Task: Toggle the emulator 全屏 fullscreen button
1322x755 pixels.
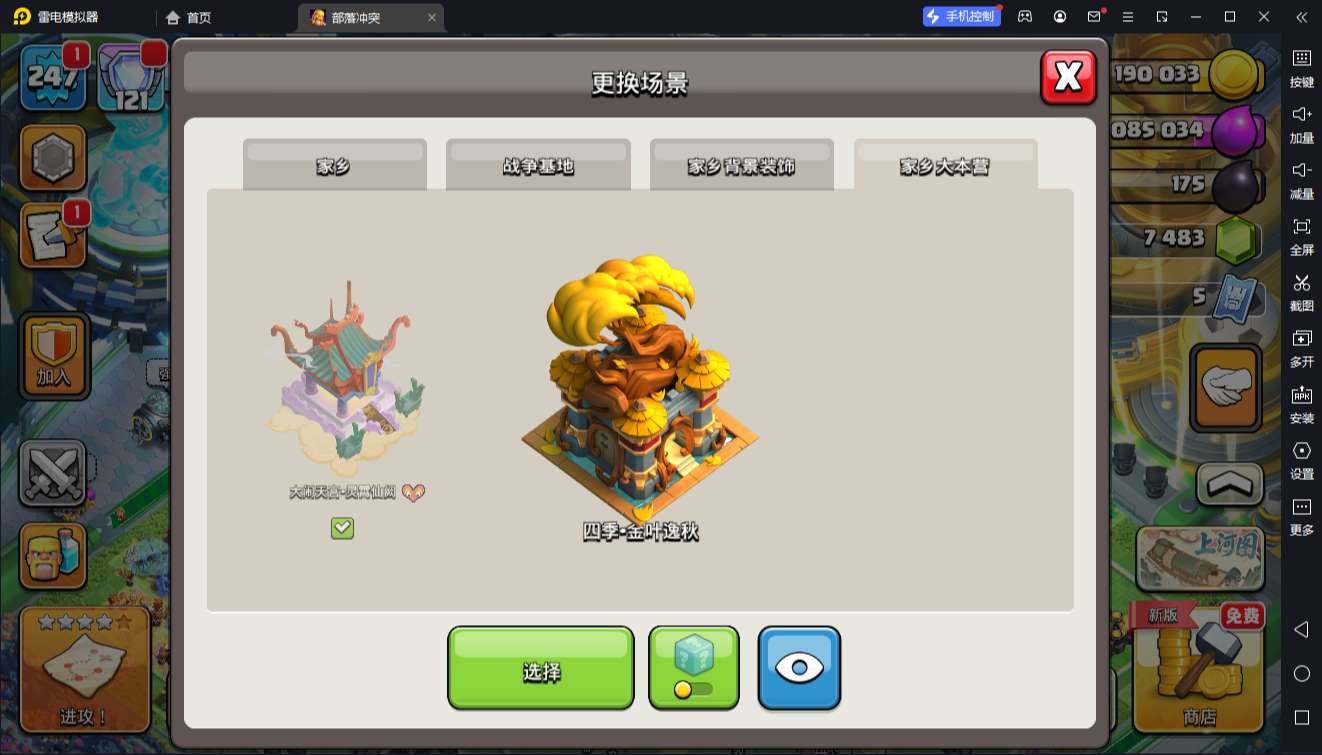Action: pyautogui.click(x=1301, y=235)
